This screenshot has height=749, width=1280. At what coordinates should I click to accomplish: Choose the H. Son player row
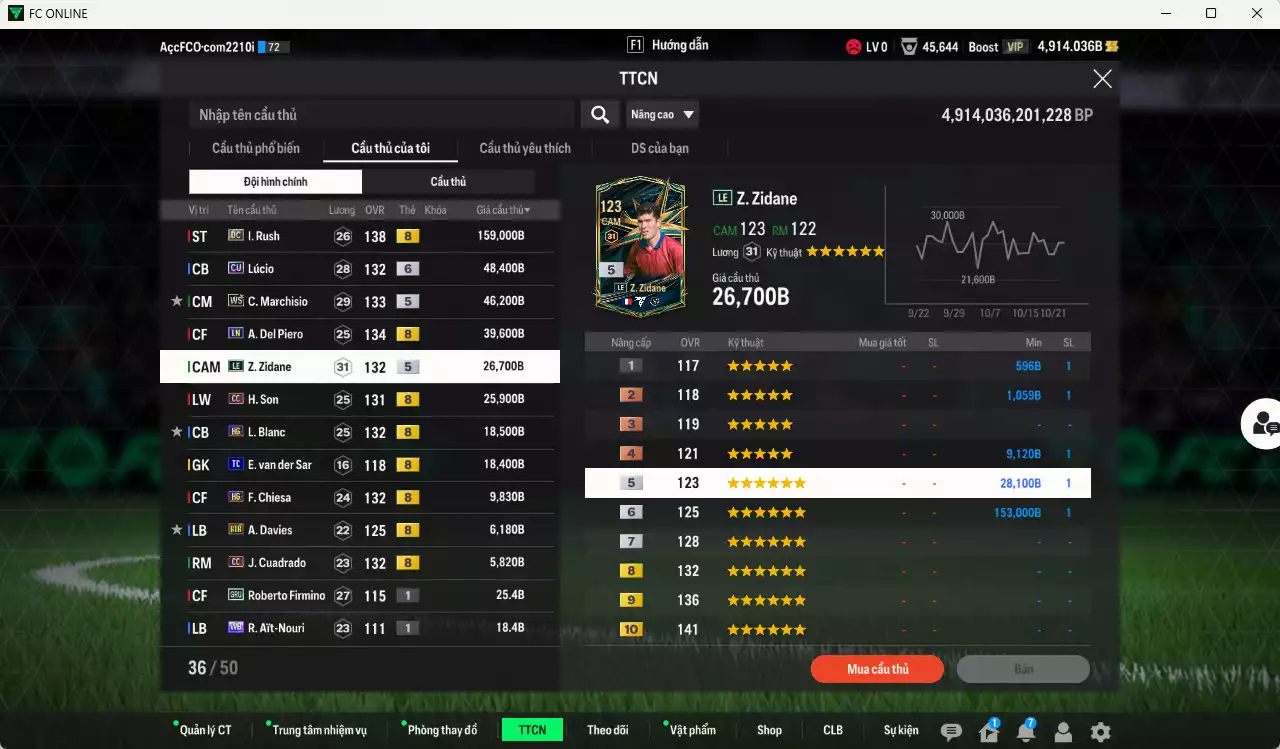click(x=360, y=400)
